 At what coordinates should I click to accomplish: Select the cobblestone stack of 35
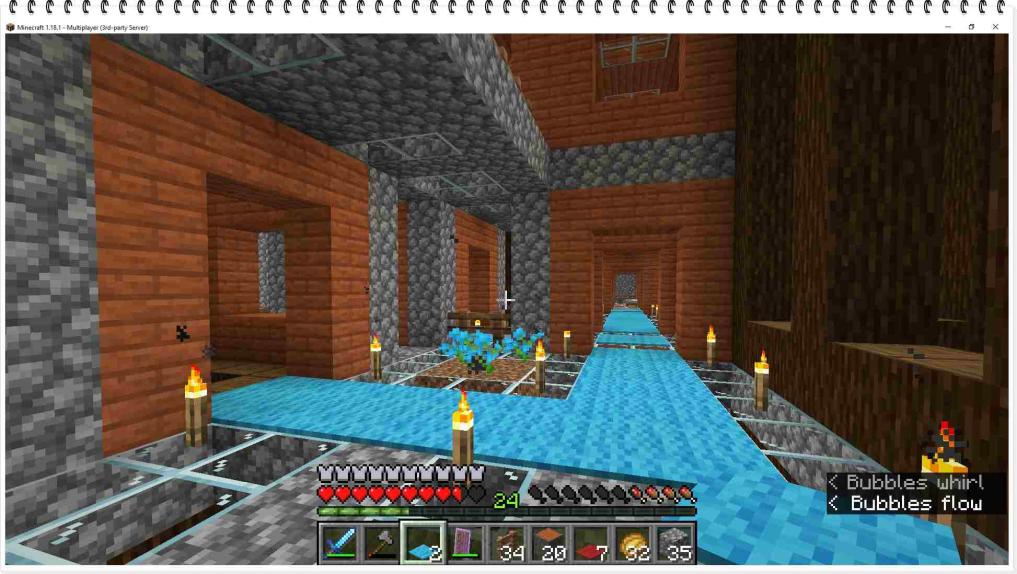[676, 543]
